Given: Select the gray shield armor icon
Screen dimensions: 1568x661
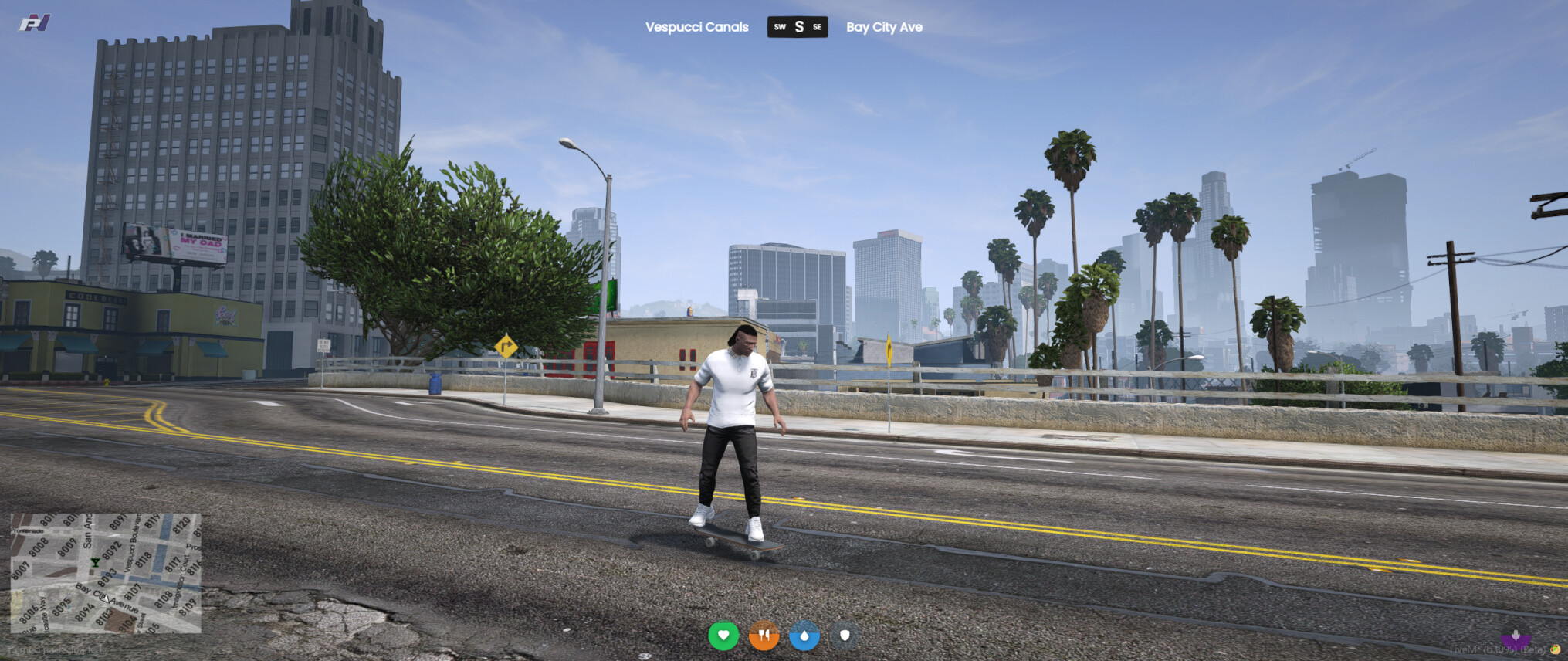Looking at the screenshot, I should [845, 636].
